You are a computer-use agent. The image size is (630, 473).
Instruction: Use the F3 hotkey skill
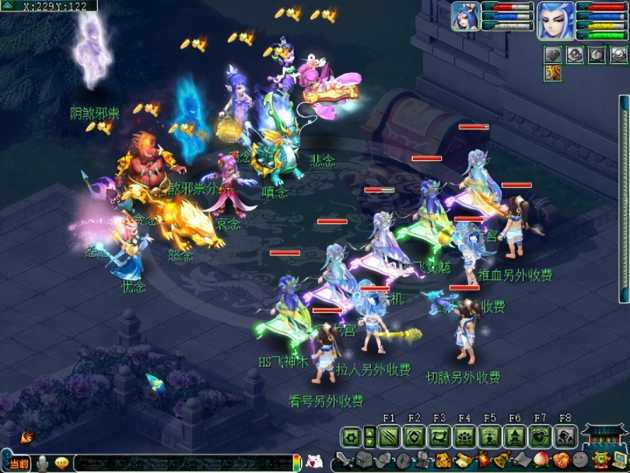pos(439,437)
